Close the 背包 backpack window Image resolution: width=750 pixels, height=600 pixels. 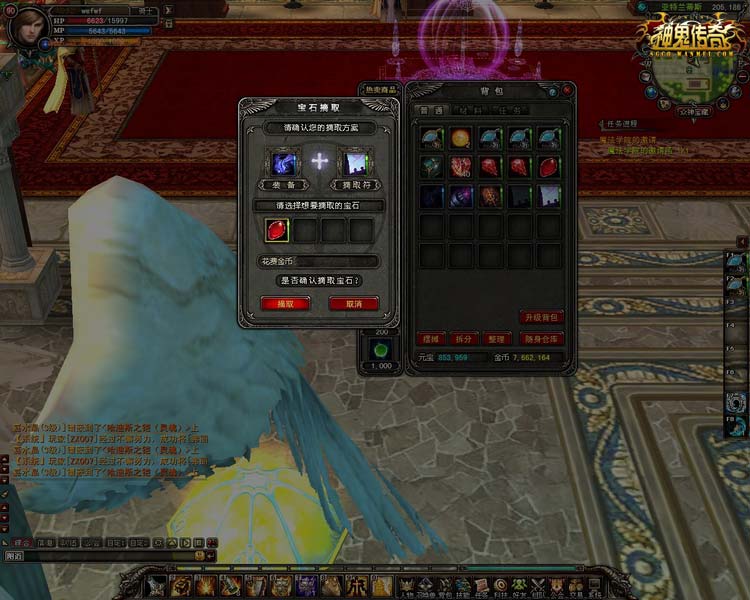click(567, 89)
